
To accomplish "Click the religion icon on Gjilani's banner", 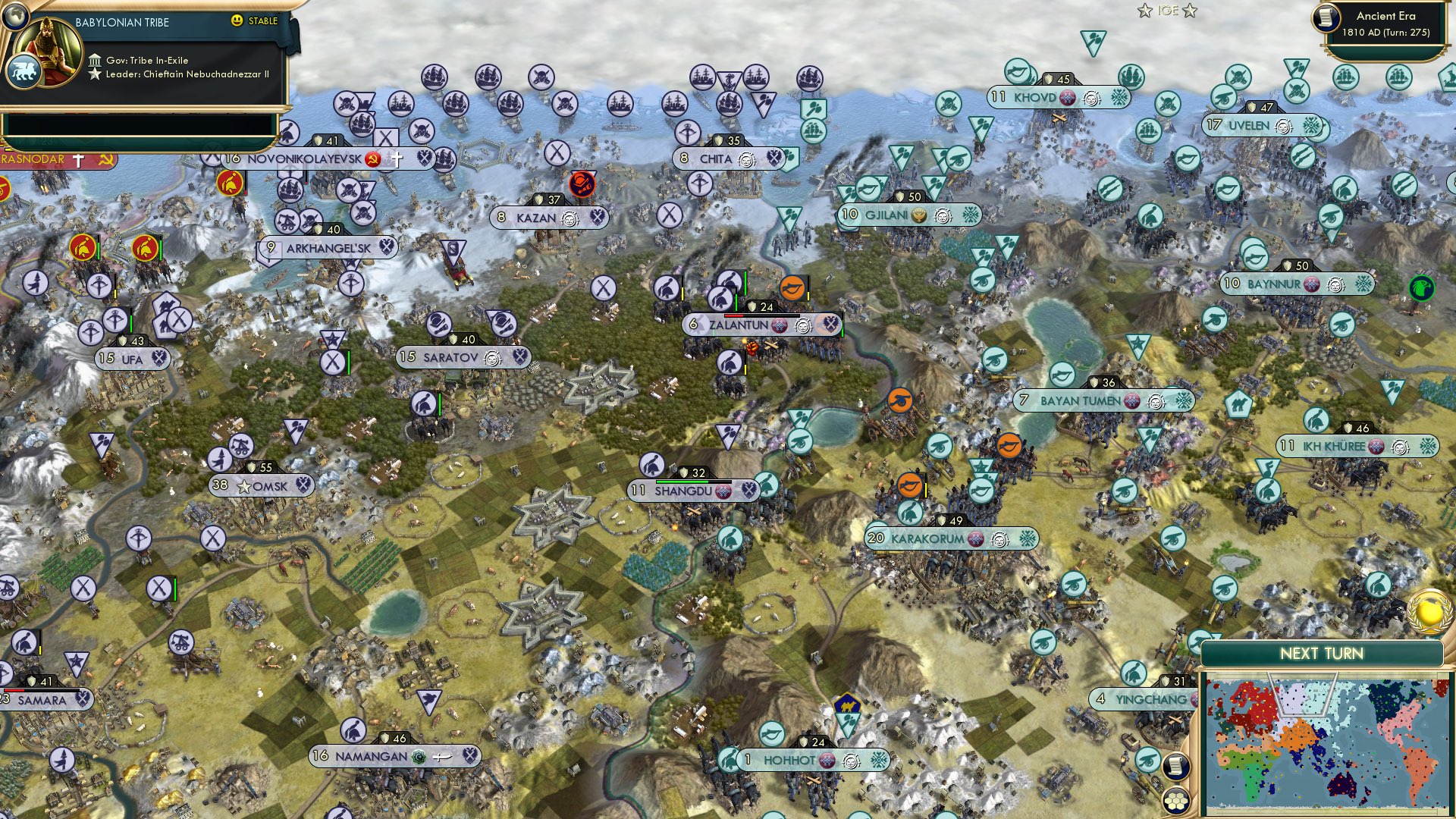I will [x=920, y=215].
